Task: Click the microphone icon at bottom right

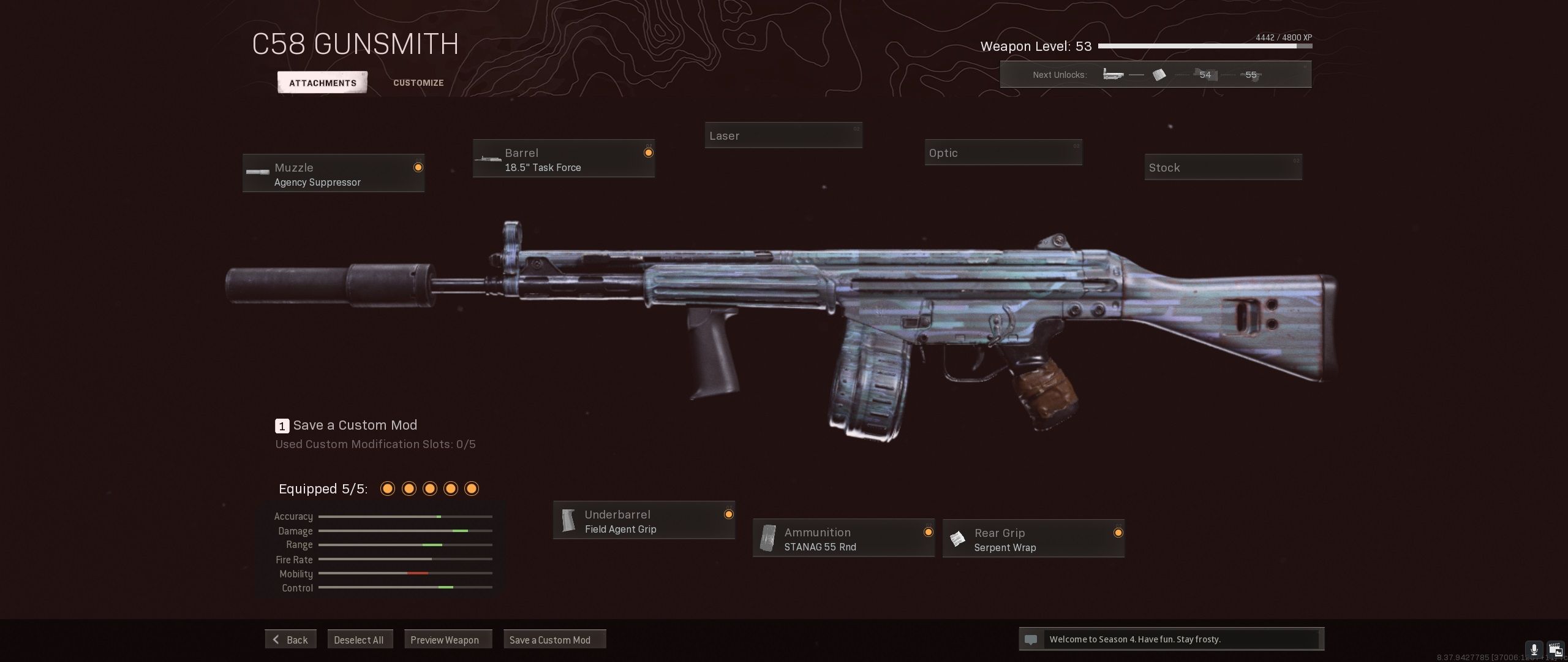Action: click(1534, 649)
